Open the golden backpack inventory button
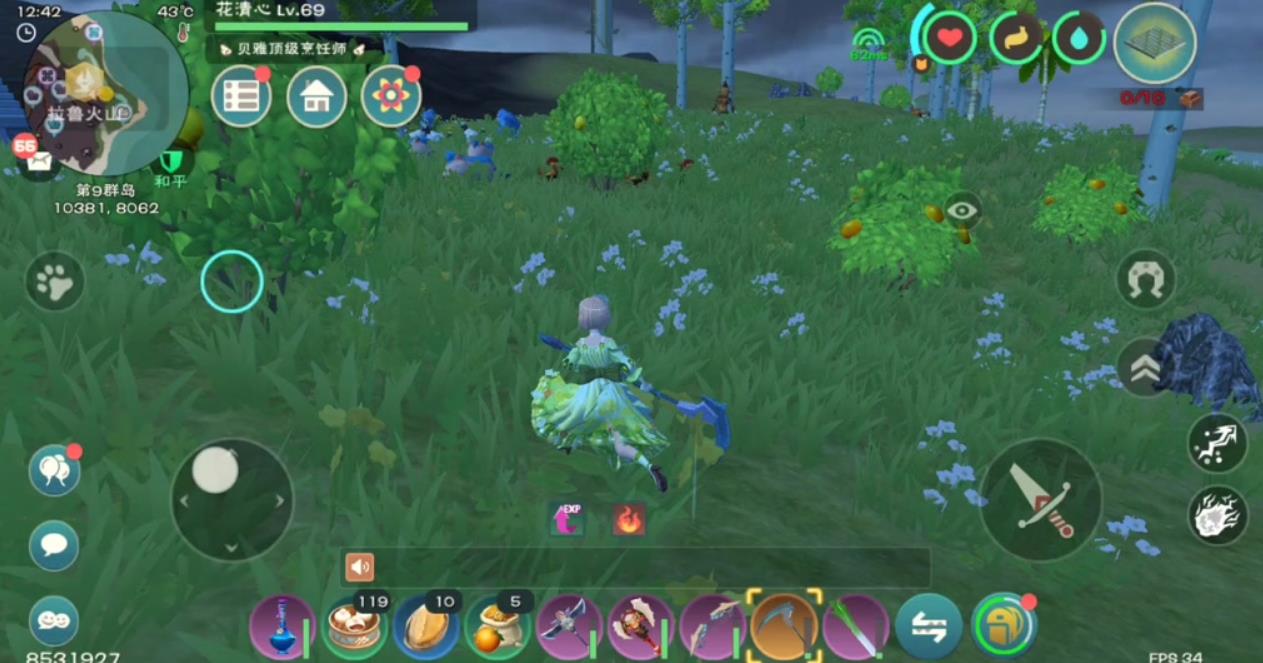The width and height of the screenshot is (1263, 663). point(1003,625)
